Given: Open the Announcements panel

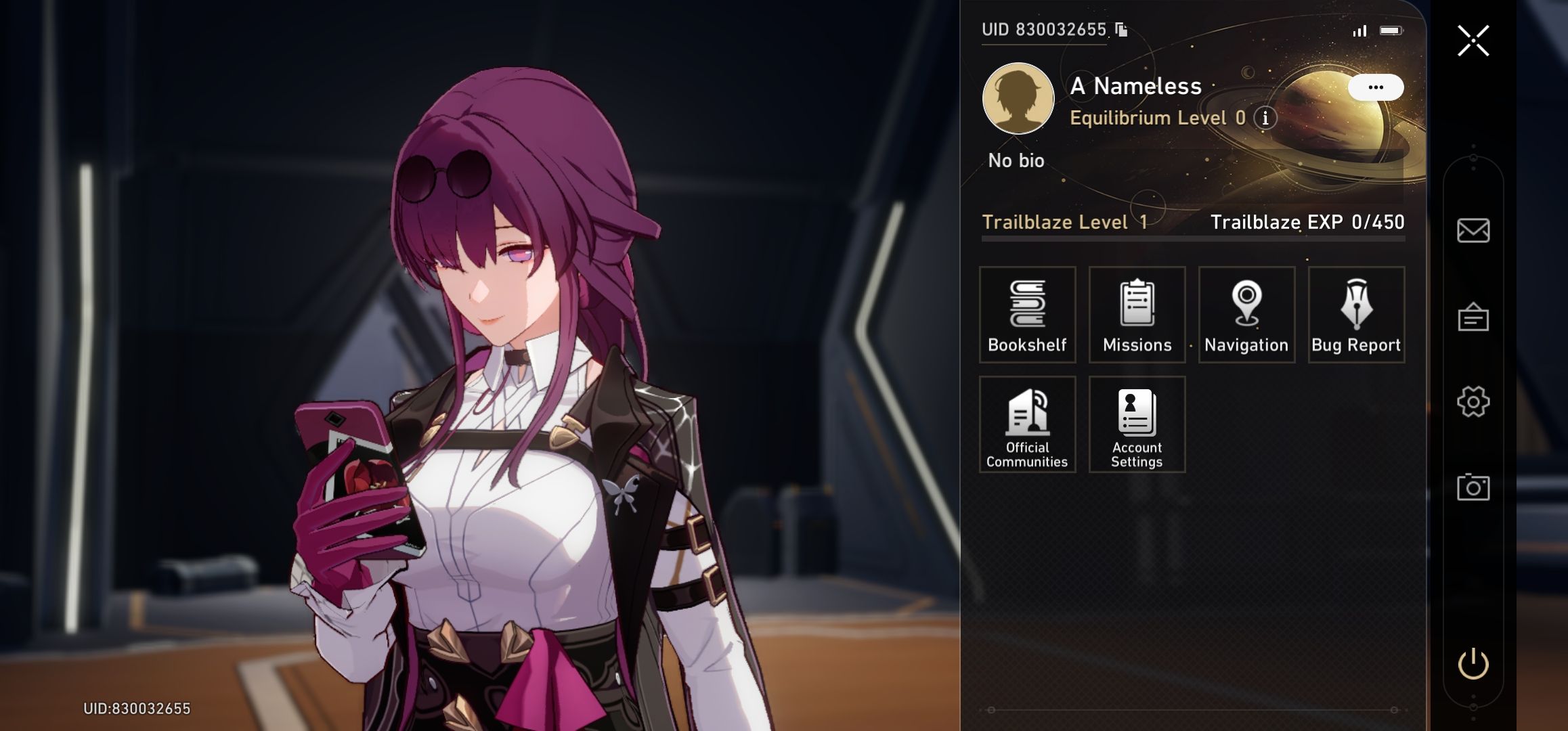Looking at the screenshot, I should coord(1475,315).
